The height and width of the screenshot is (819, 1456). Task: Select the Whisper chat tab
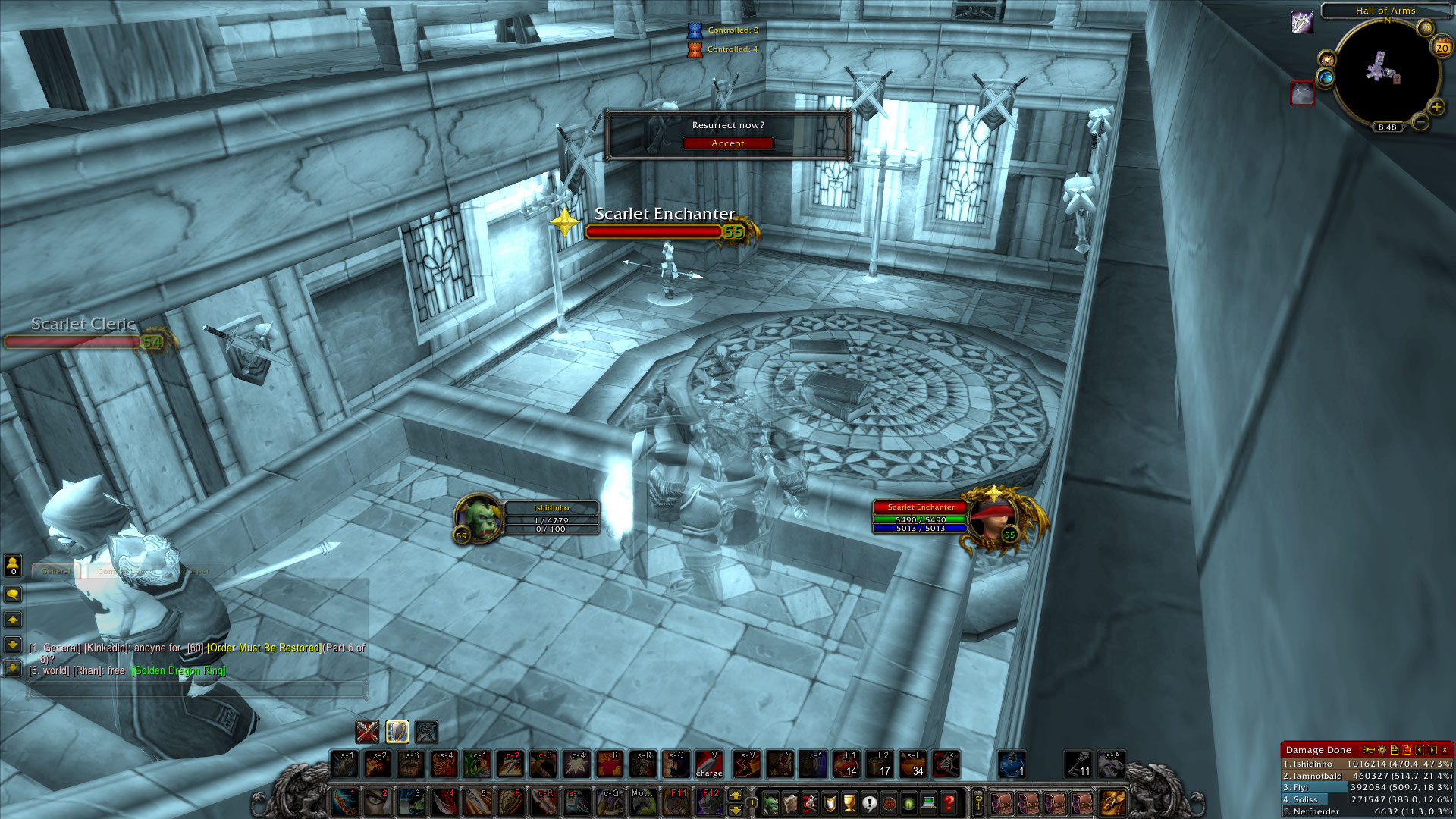point(193,571)
